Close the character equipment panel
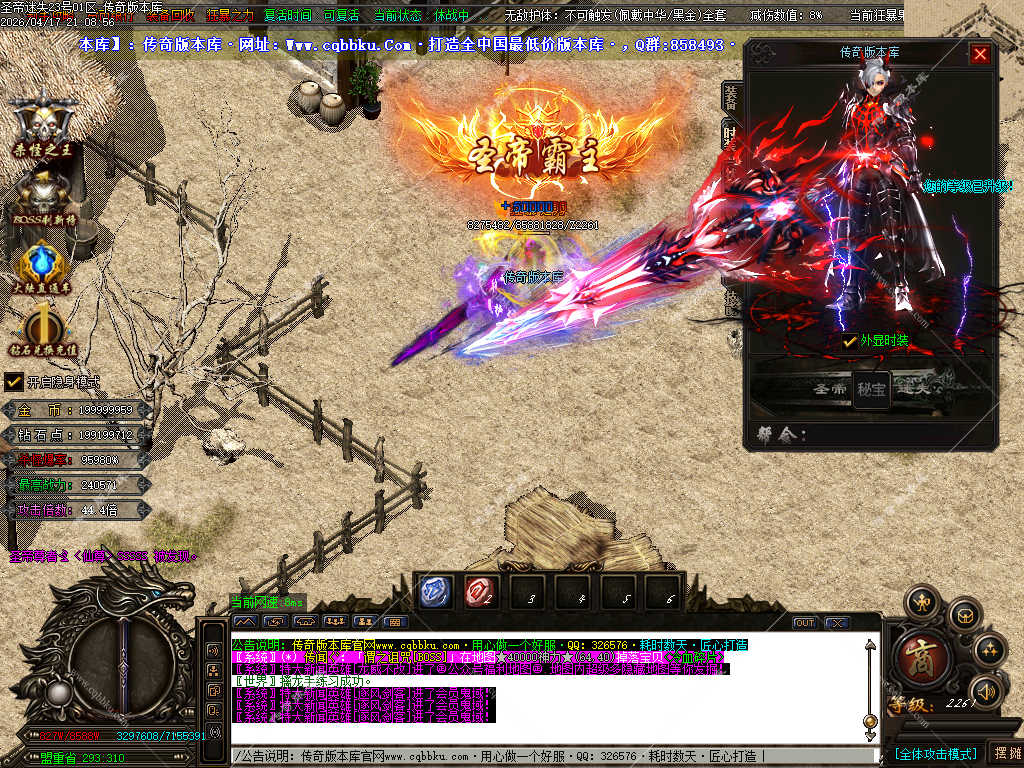 pos(980,54)
